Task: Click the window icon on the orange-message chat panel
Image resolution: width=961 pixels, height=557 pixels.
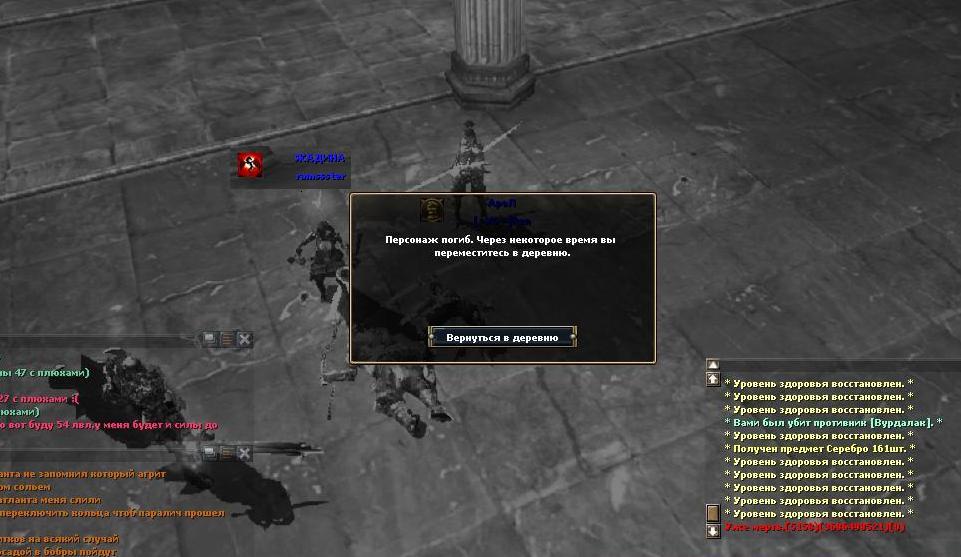Action: pyautogui.click(x=210, y=453)
